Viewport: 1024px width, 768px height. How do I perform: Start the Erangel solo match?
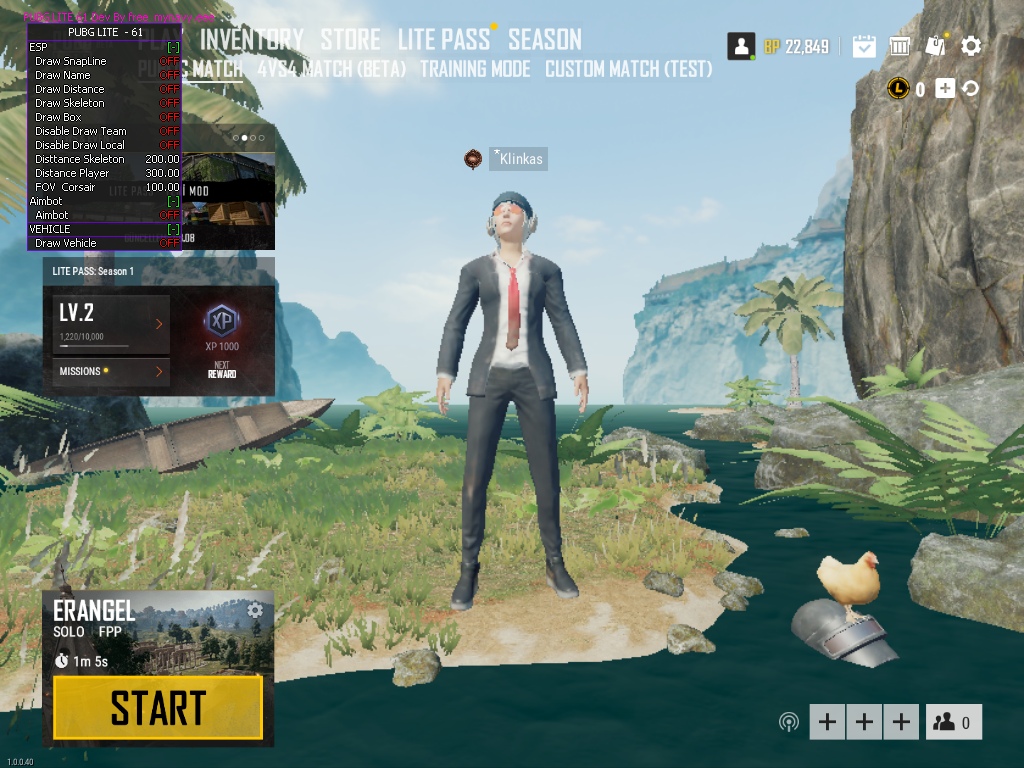[158, 708]
